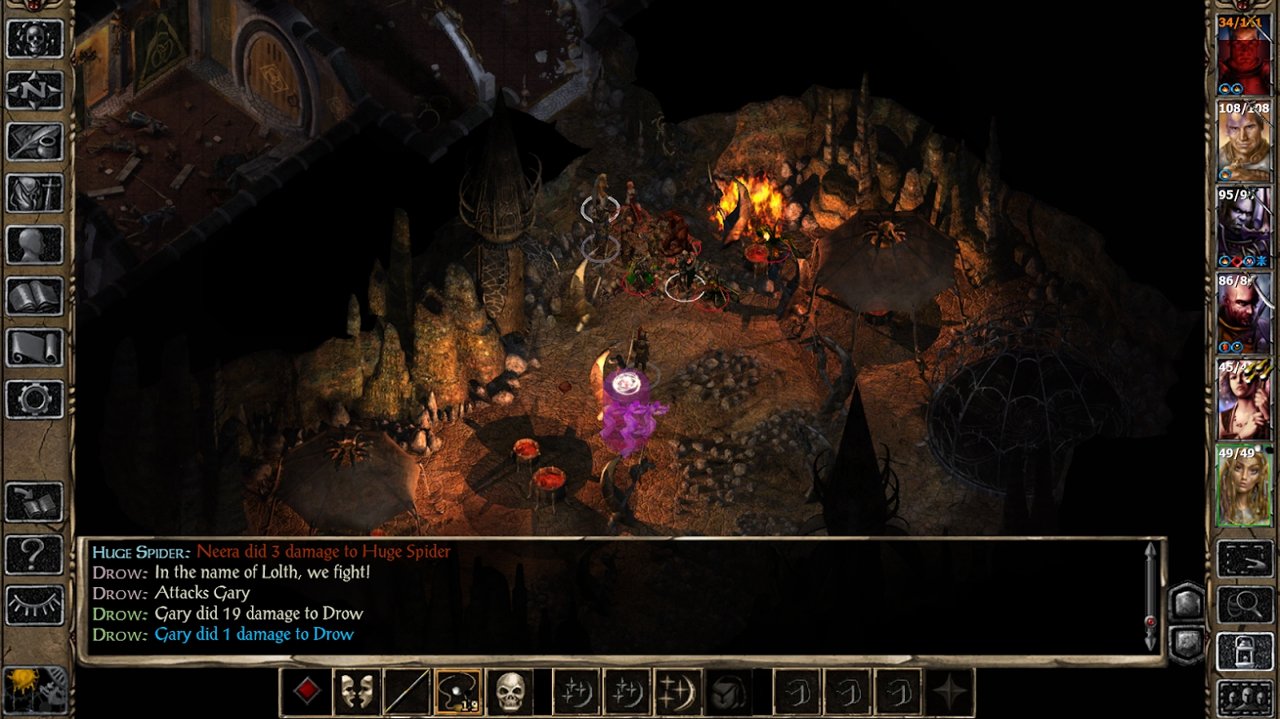The width and height of the screenshot is (1280, 719).
Task: Open the journal quill icon
Action: [x=35, y=142]
